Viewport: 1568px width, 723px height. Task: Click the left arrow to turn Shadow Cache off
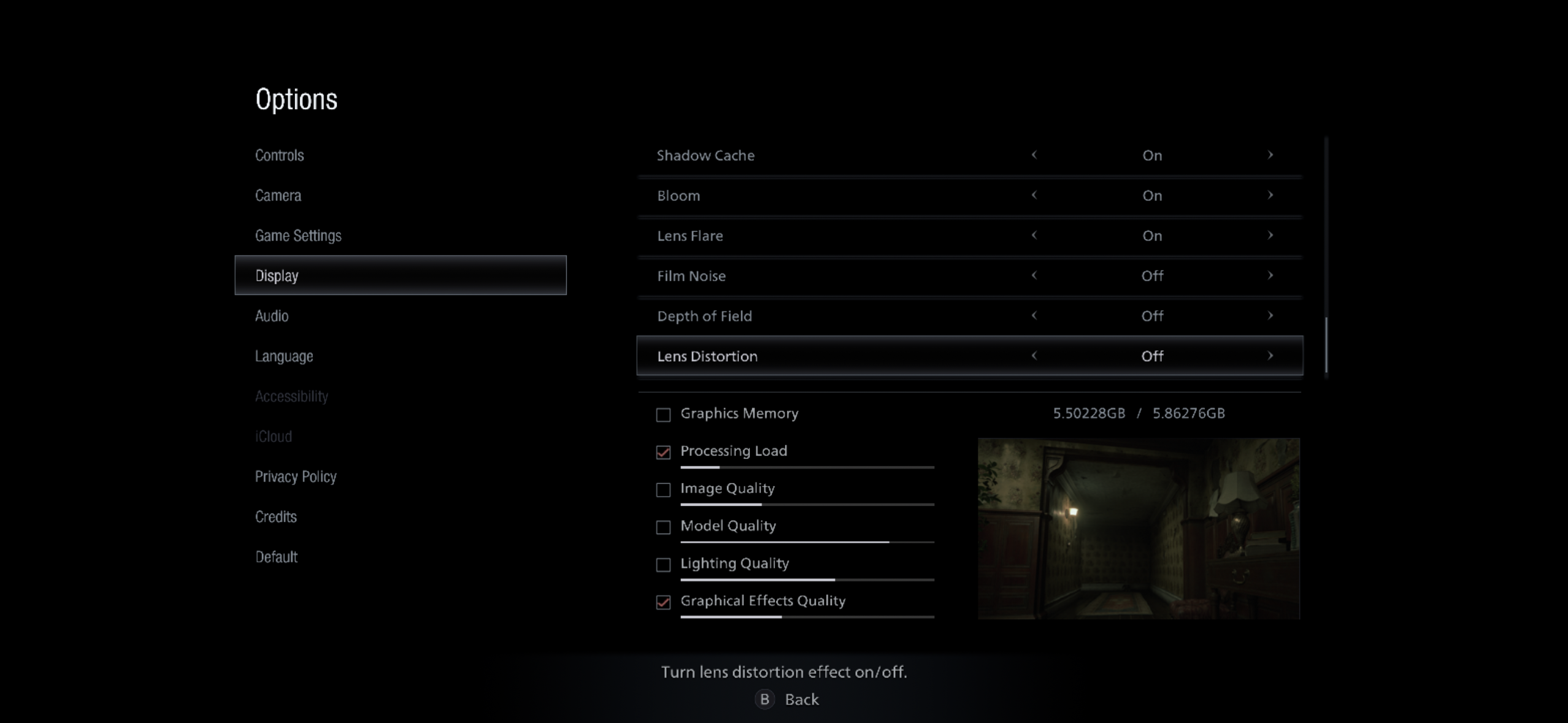pyautogui.click(x=1034, y=155)
